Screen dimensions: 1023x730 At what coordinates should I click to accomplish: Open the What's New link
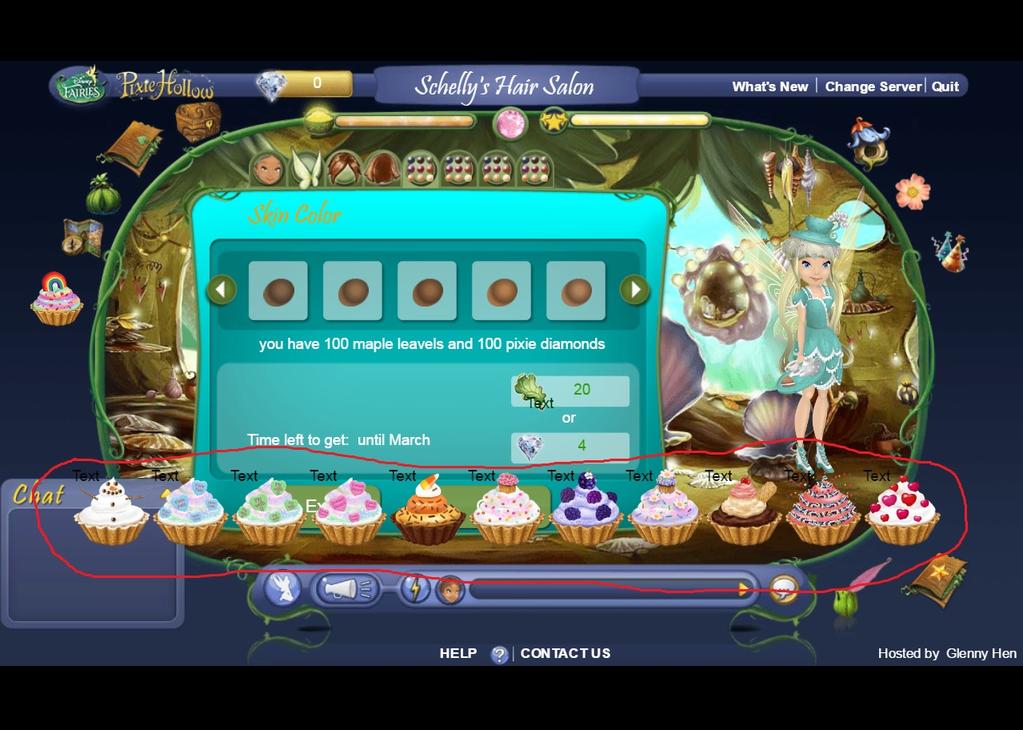[769, 87]
